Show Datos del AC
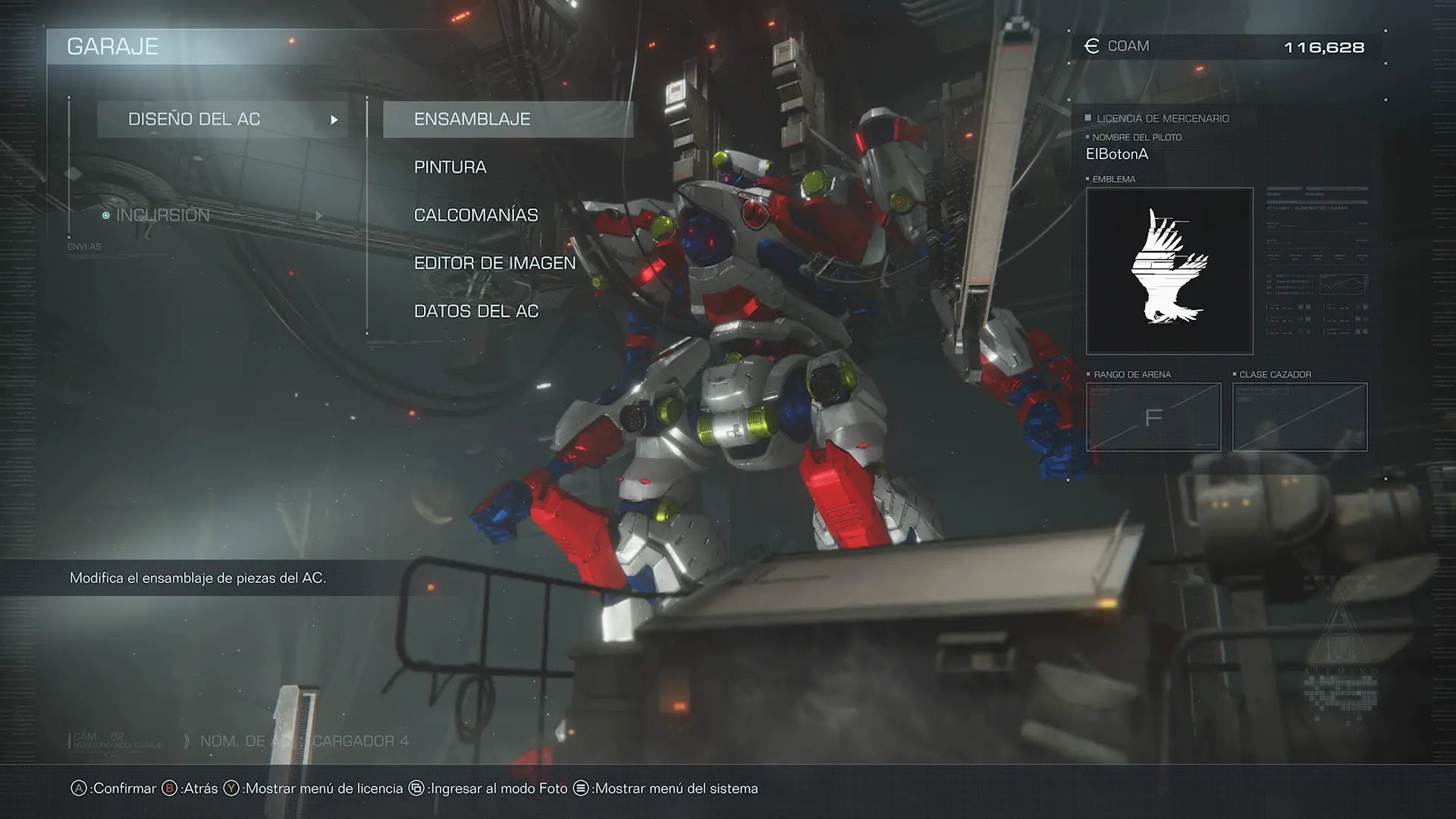 pyautogui.click(x=475, y=311)
